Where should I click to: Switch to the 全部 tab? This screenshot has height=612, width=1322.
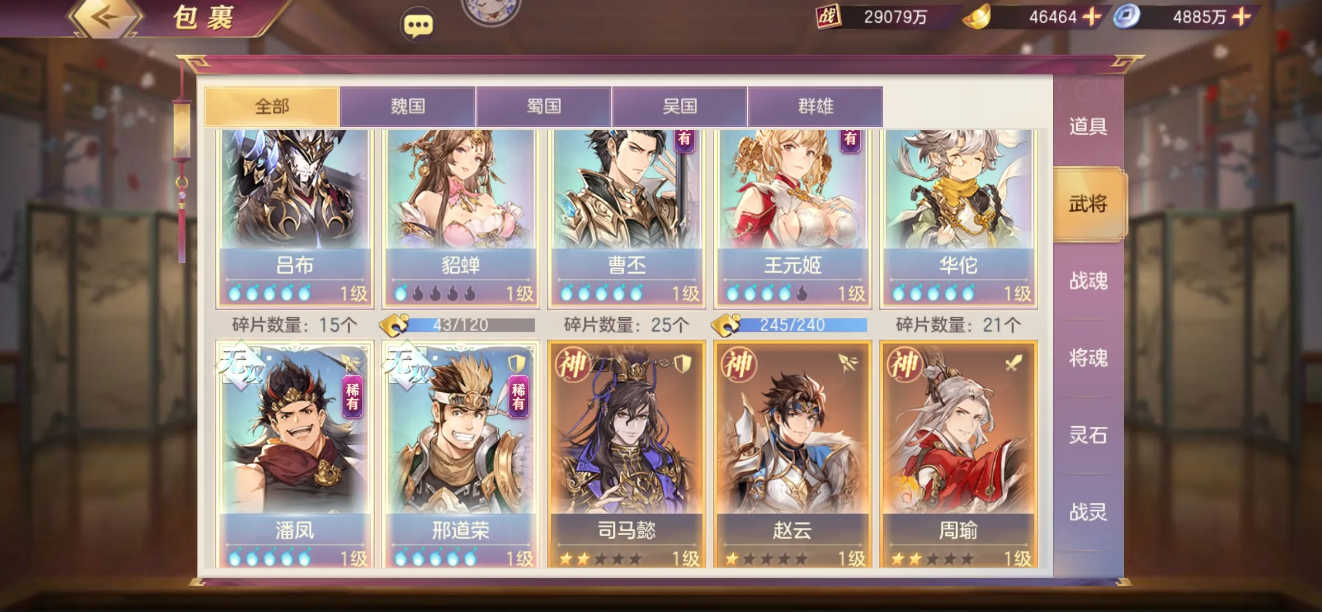[x=272, y=106]
